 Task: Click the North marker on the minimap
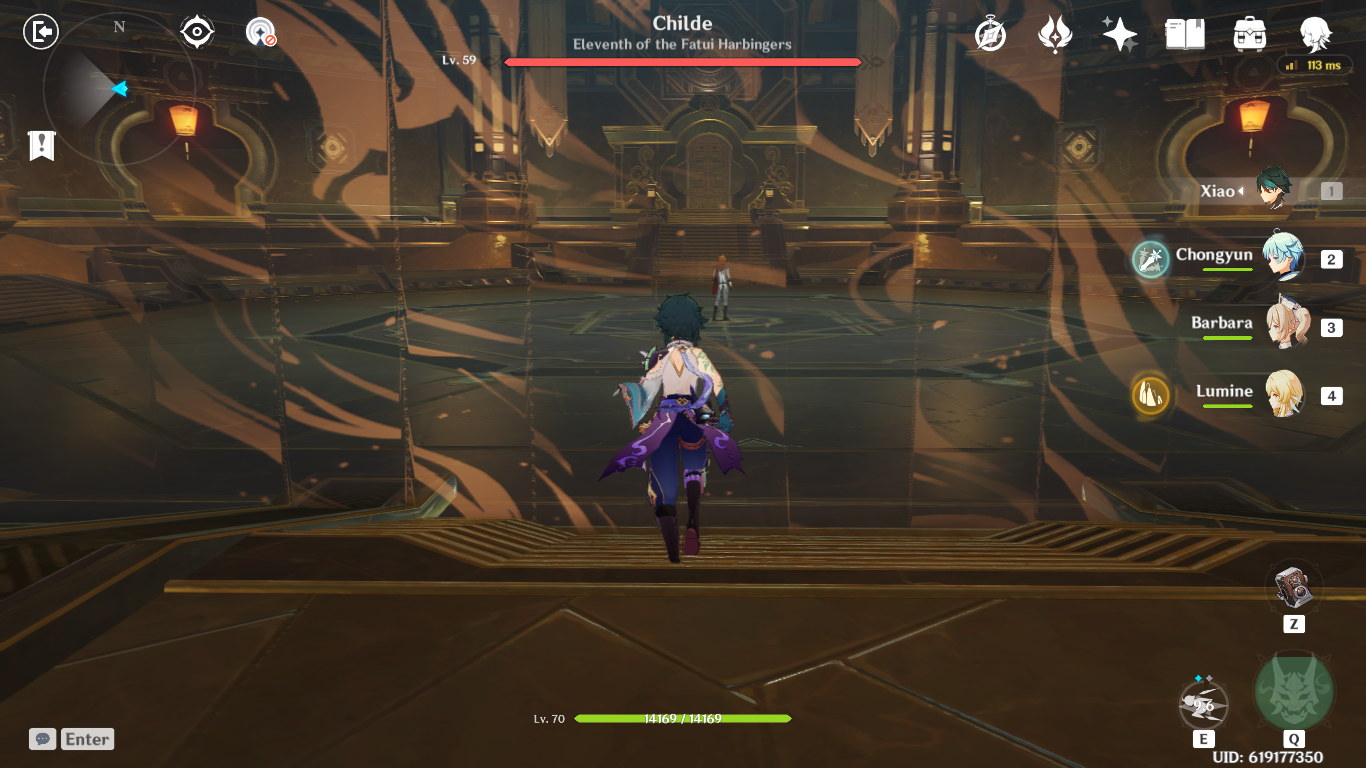click(x=119, y=26)
